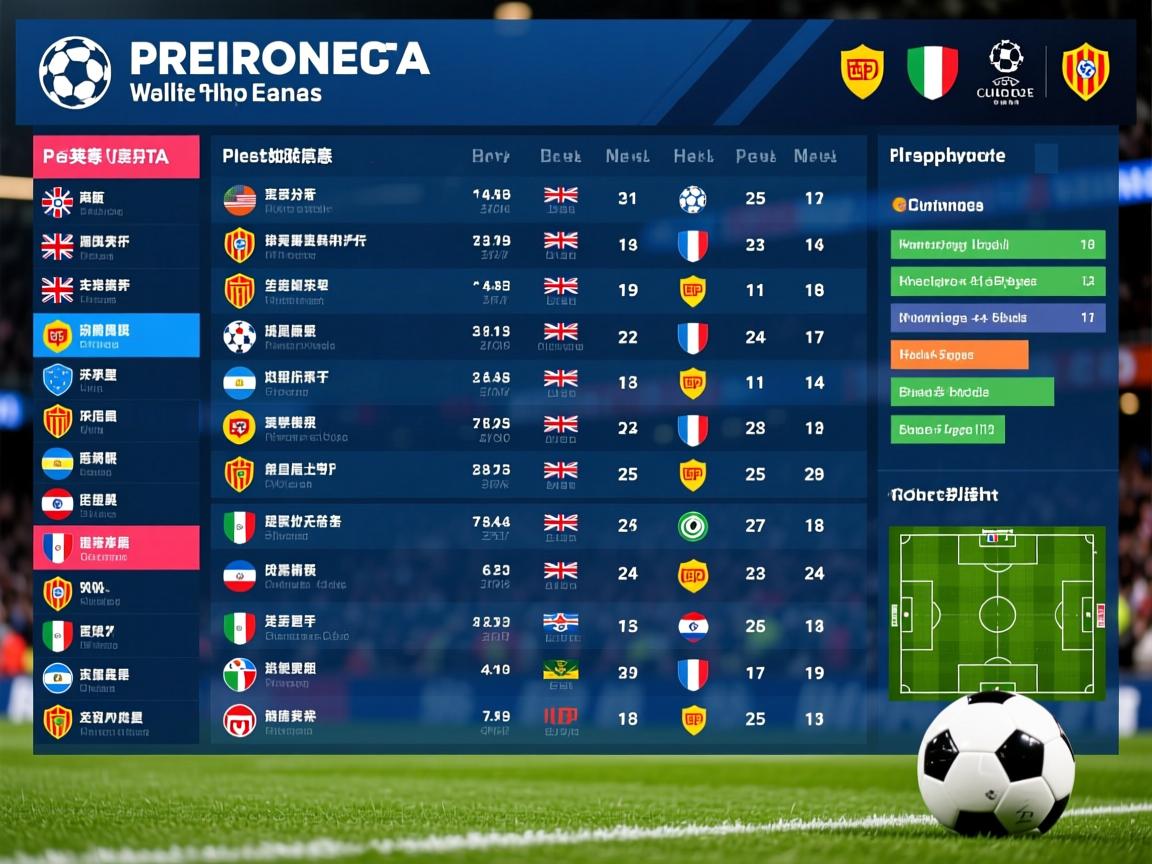
Task: Choose the Italian tricolor shield in the header
Action: click(932, 72)
